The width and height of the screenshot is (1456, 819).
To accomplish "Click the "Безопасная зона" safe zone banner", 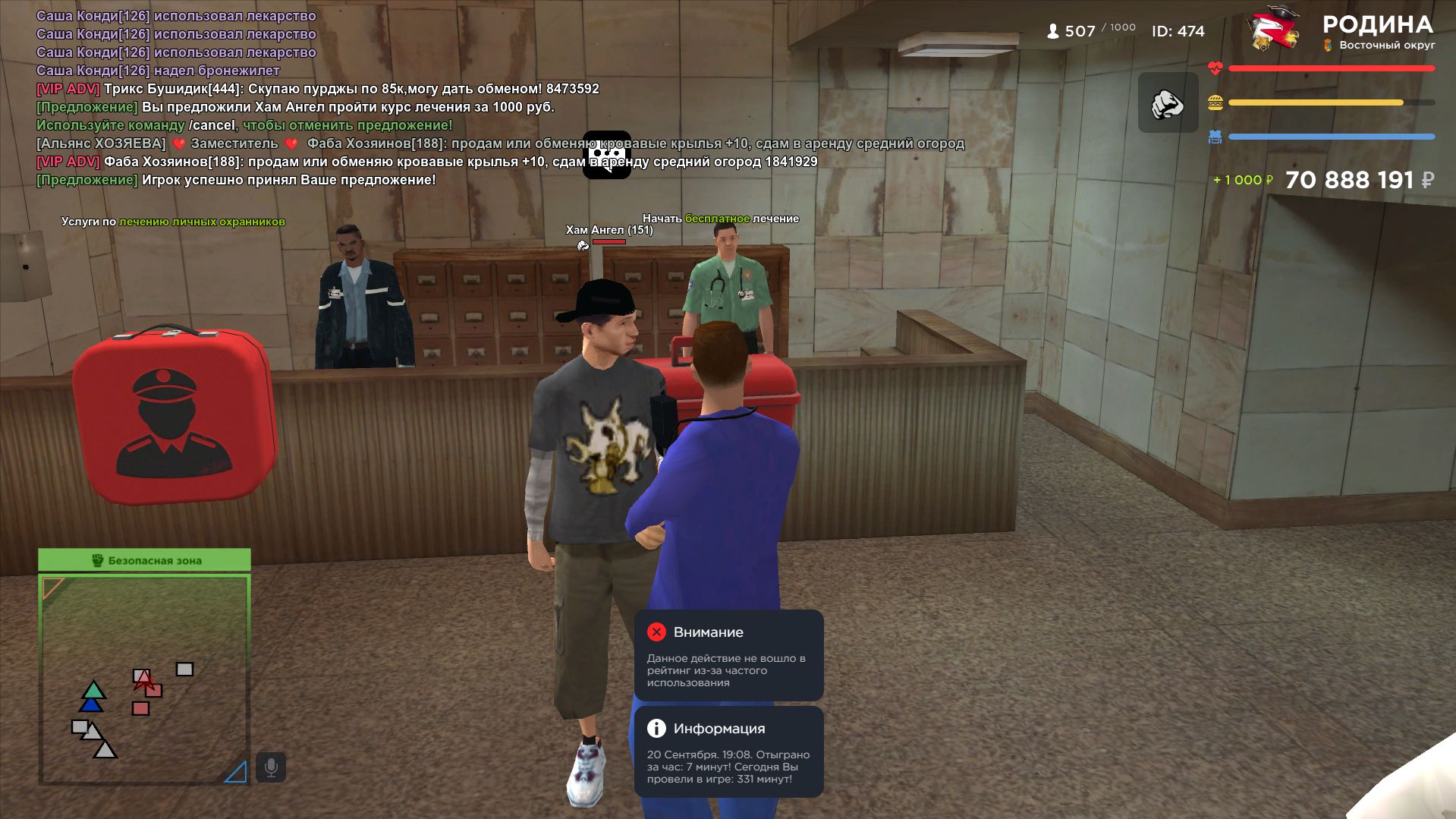I will pyautogui.click(x=144, y=560).
